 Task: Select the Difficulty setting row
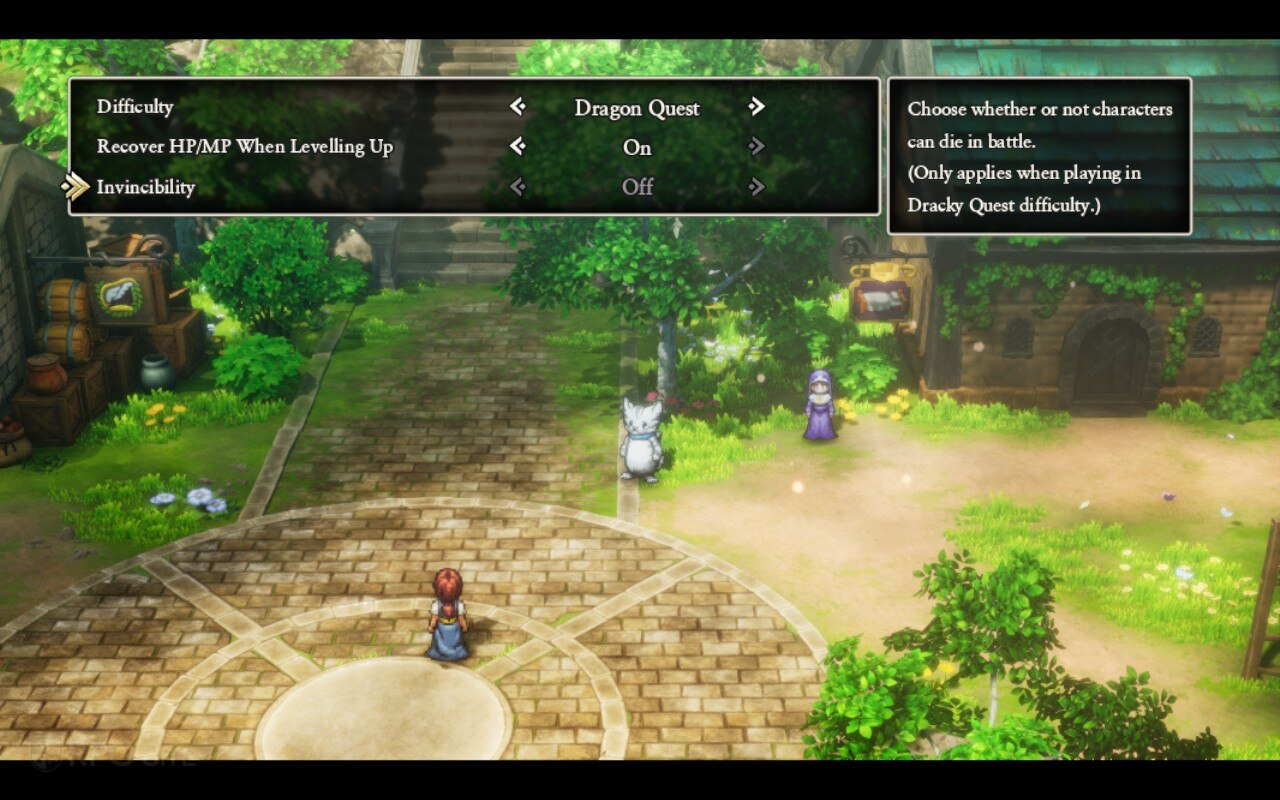click(x=135, y=107)
